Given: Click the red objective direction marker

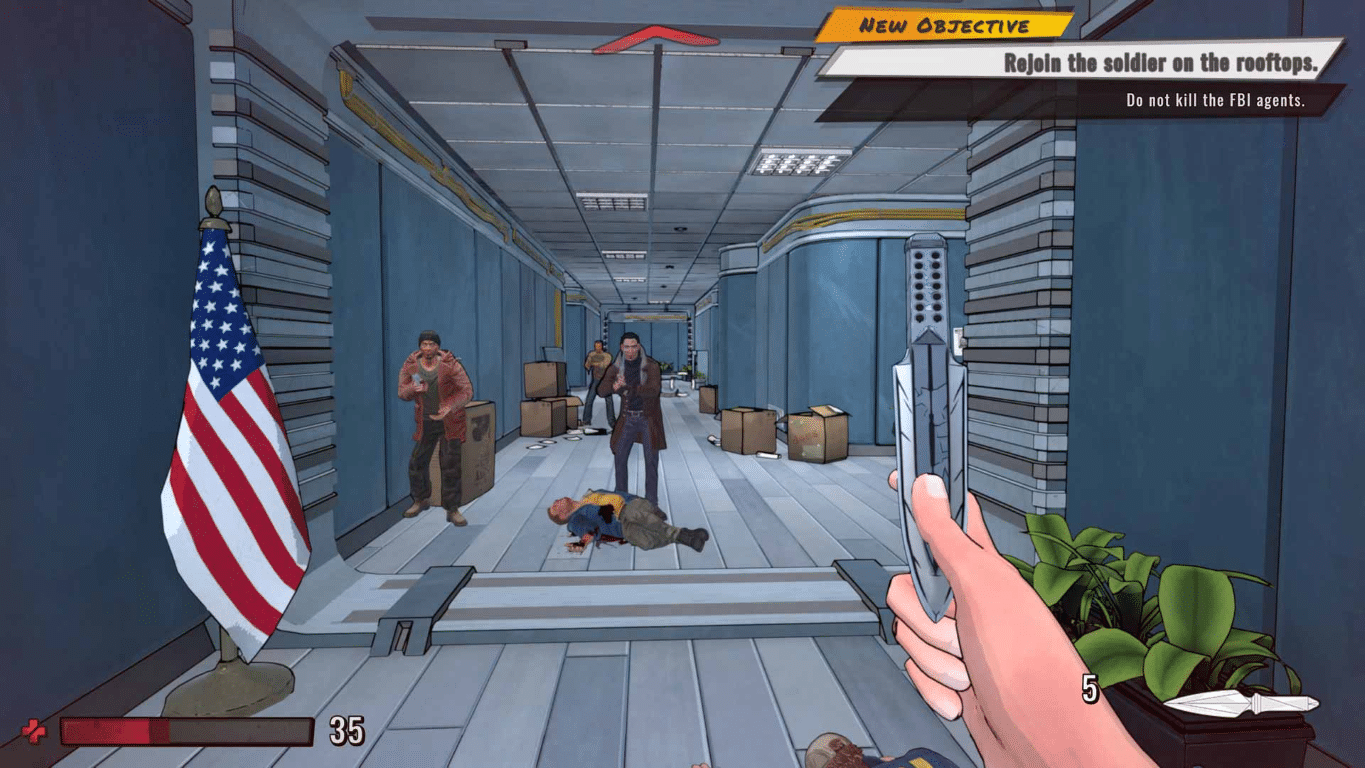Looking at the screenshot, I should point(655,39).
